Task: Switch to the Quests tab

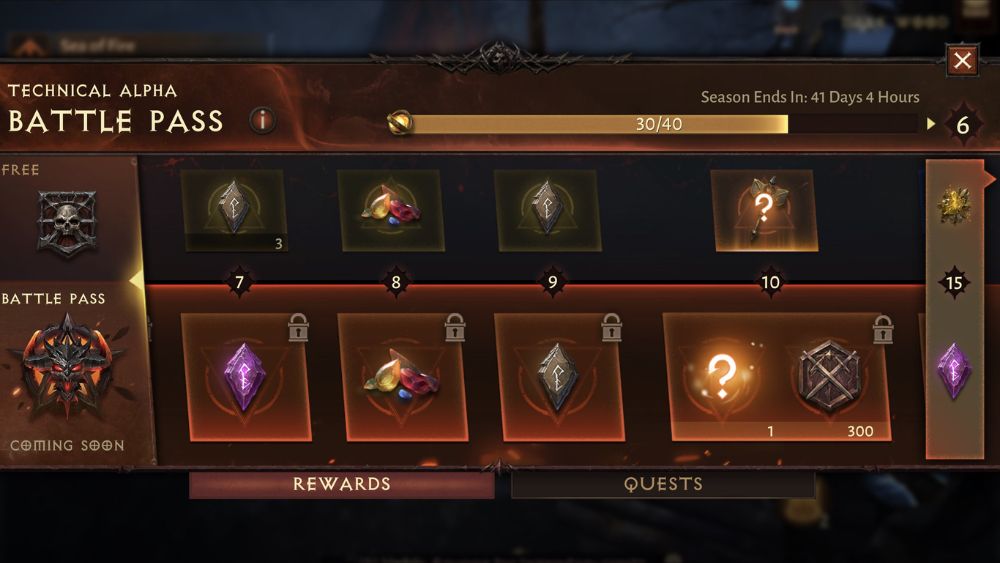Action: tap(663, 485)
